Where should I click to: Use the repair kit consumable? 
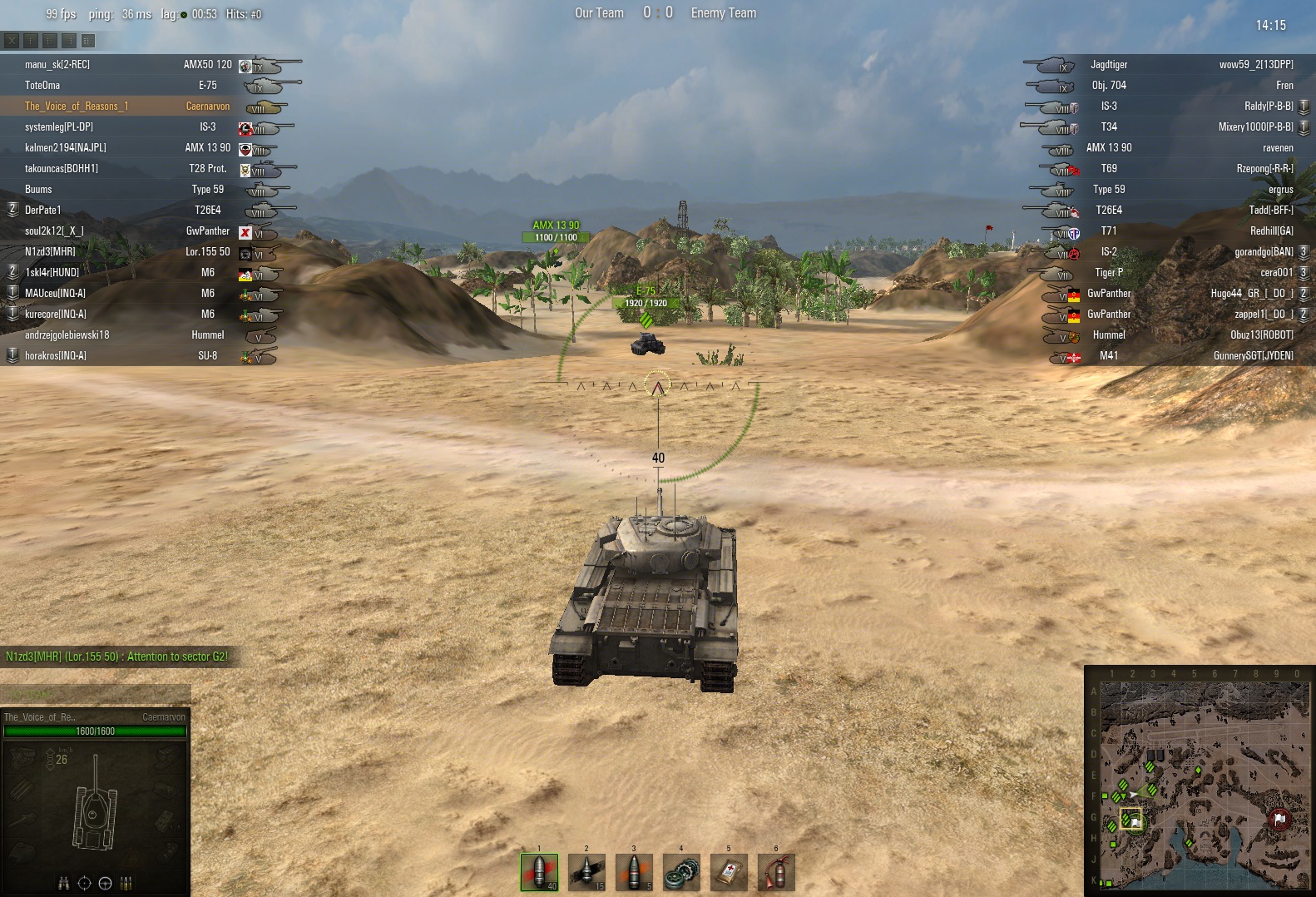(x=681, y=872)
